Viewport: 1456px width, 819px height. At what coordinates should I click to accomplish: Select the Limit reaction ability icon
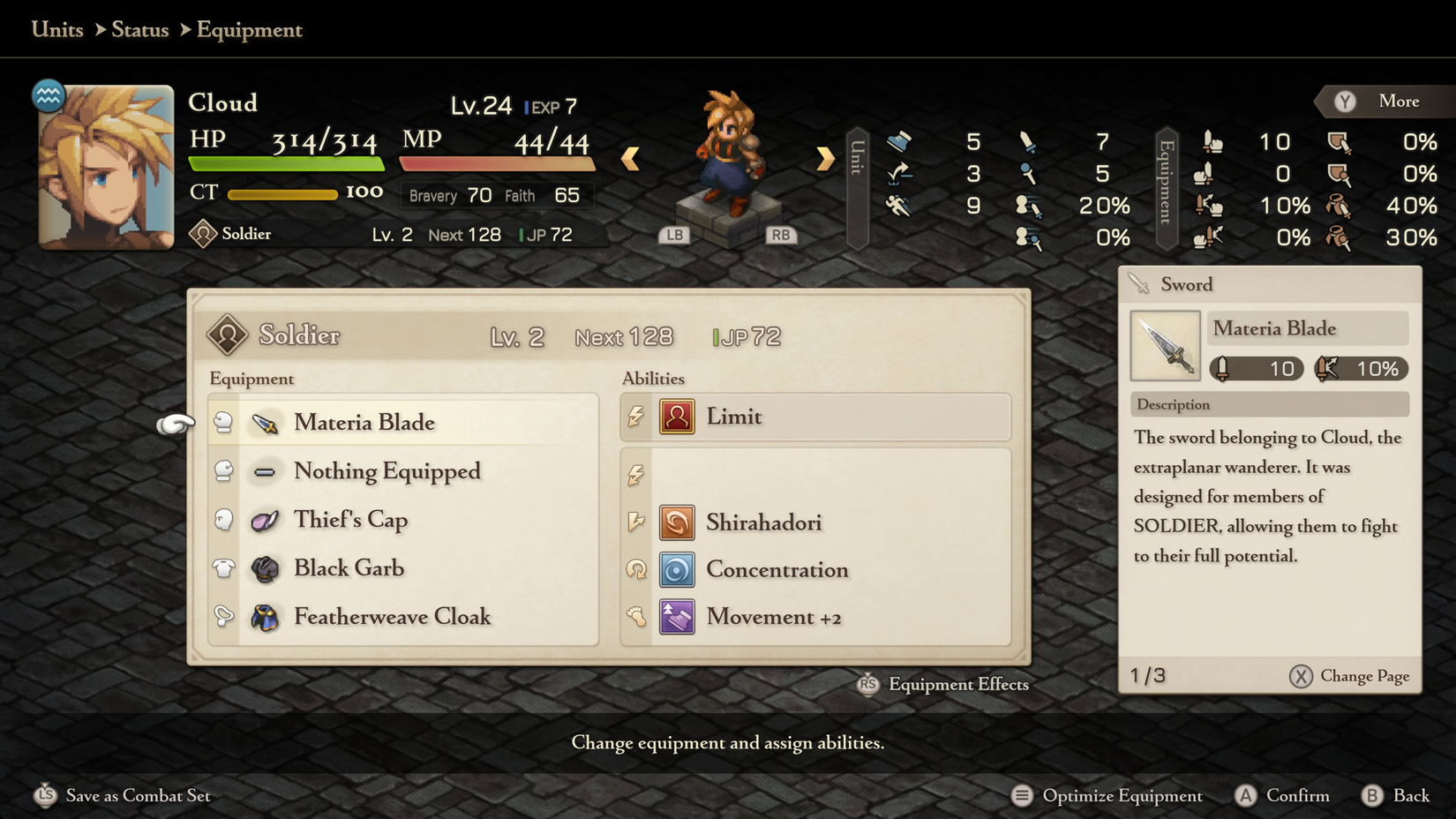pyautogui.click(x=677, y=417)
